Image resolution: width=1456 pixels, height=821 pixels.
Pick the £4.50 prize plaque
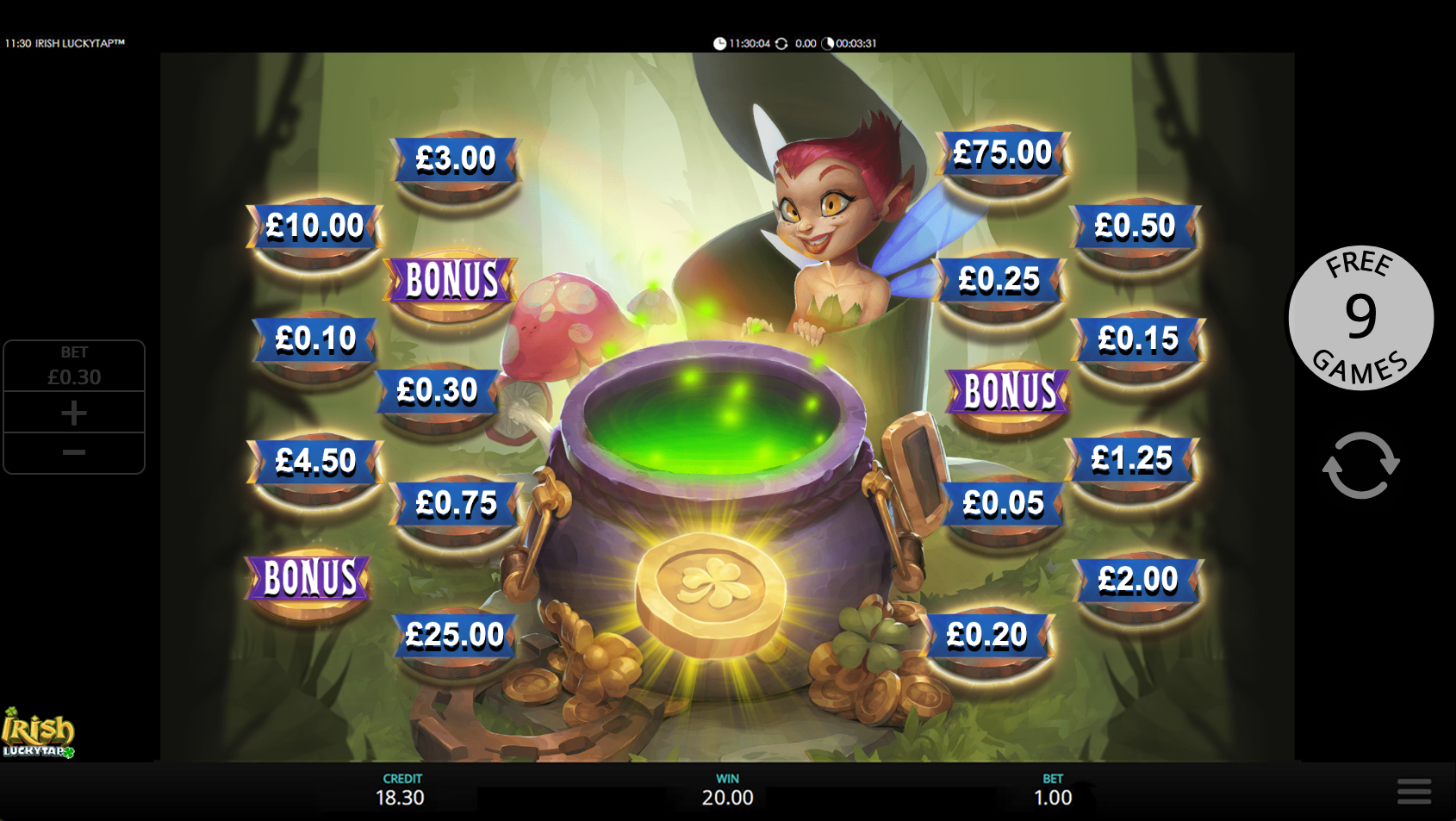(315, 462)
